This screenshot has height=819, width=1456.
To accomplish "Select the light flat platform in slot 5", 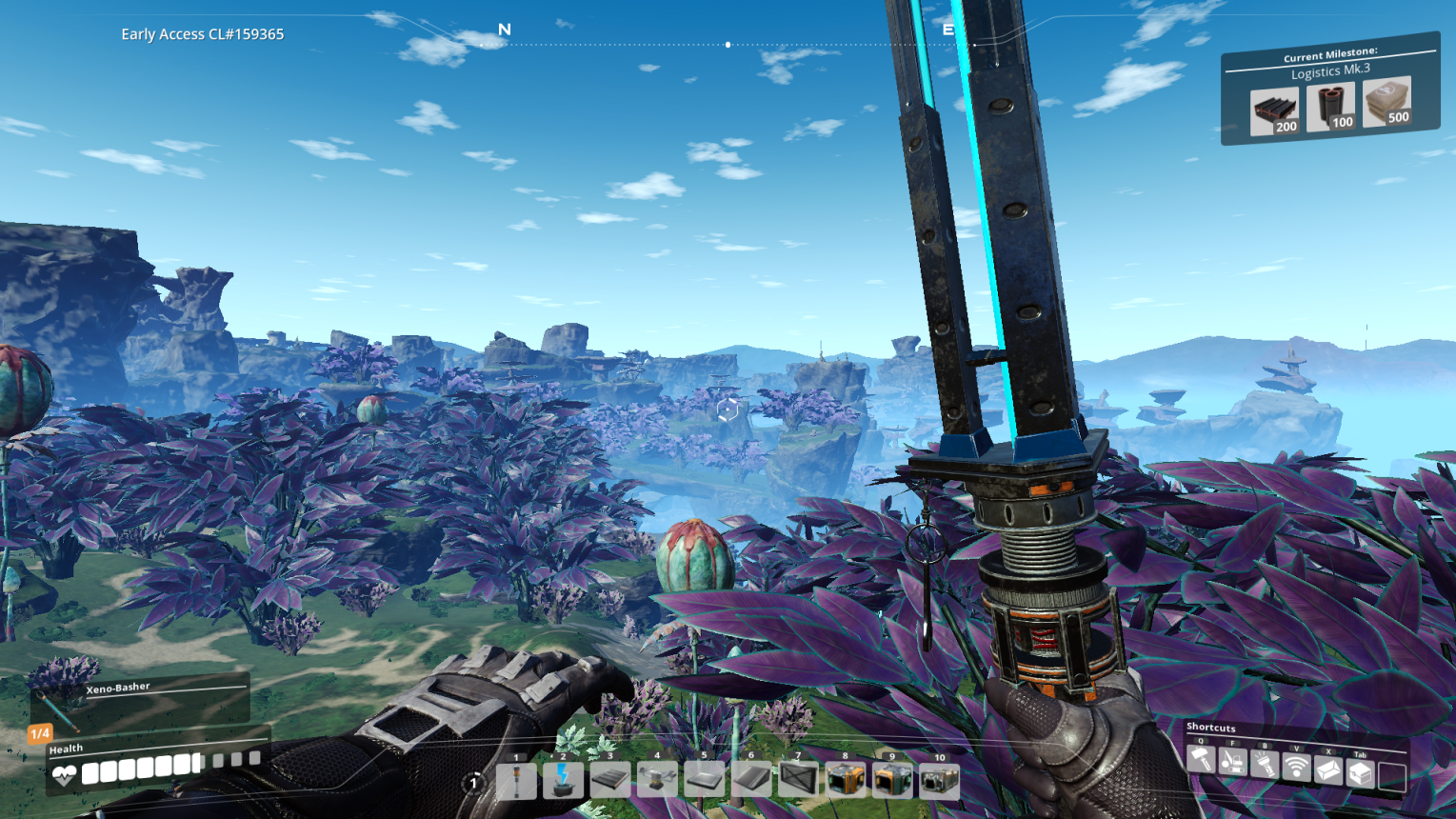I will click(705, 781).
